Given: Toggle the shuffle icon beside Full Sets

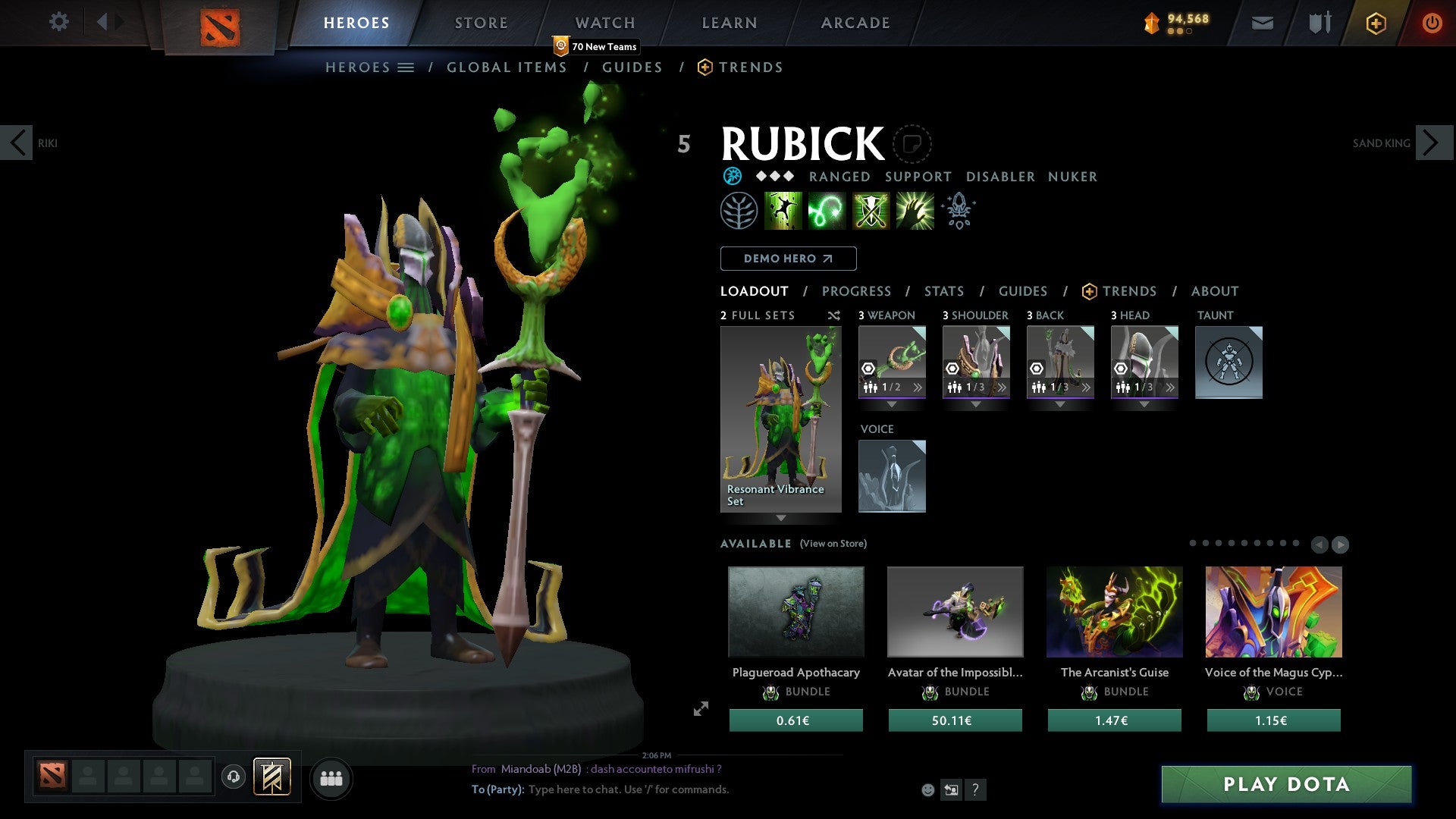Looking at the screenshot, I should pyautogui.click(x=832, y=315).
